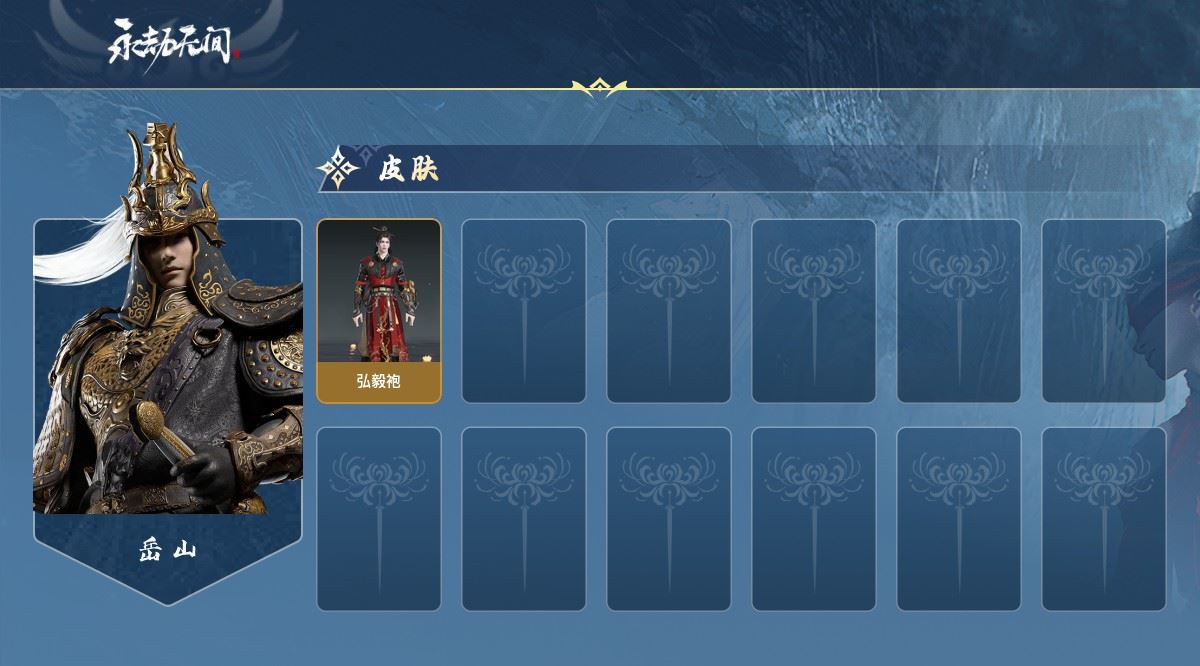Screen dimensions: 1200x666
Task: Click the gold ornament on the header divider
Action: coord(599,88)
